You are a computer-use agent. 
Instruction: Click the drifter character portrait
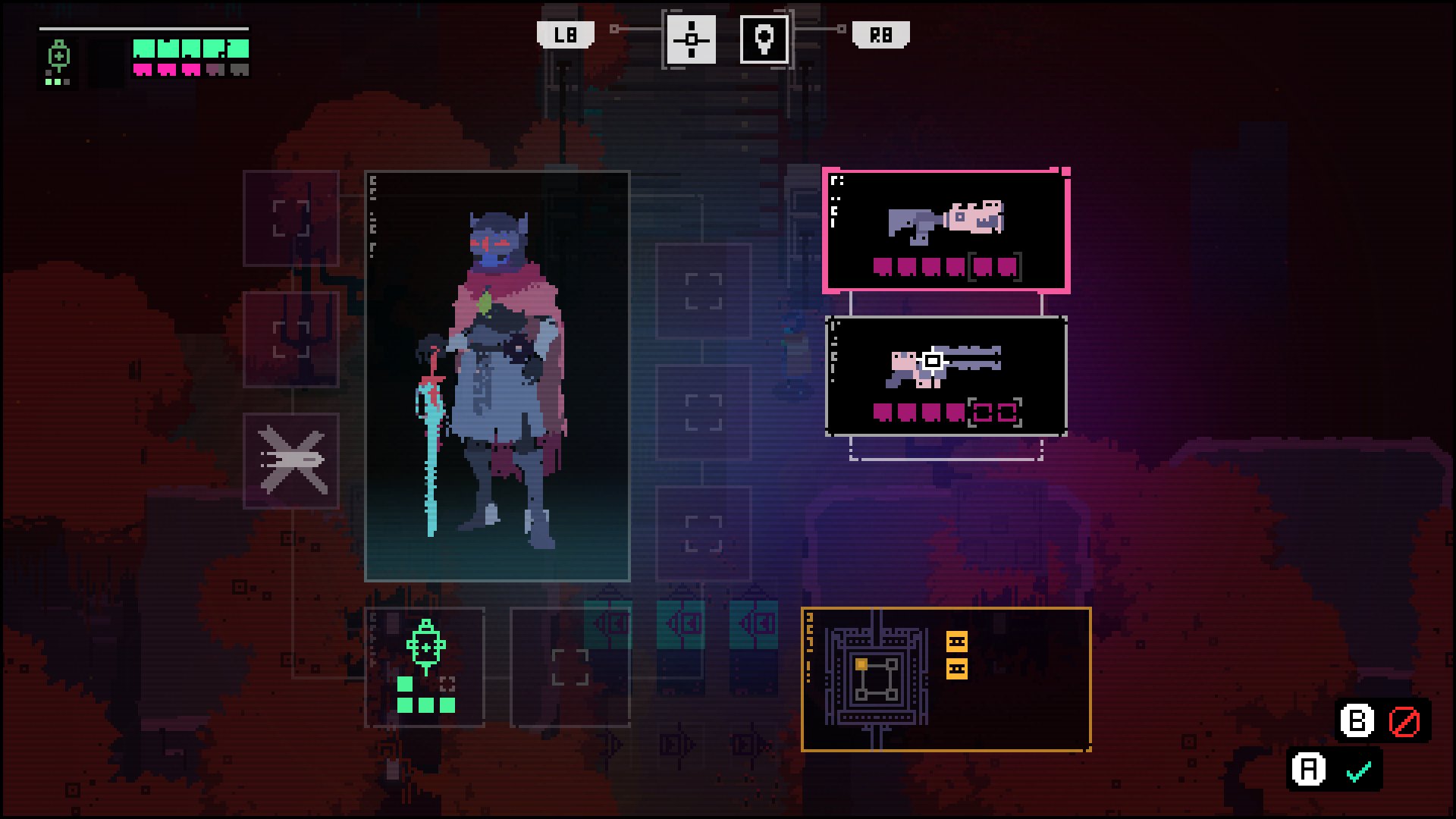[x=497, y=372]
